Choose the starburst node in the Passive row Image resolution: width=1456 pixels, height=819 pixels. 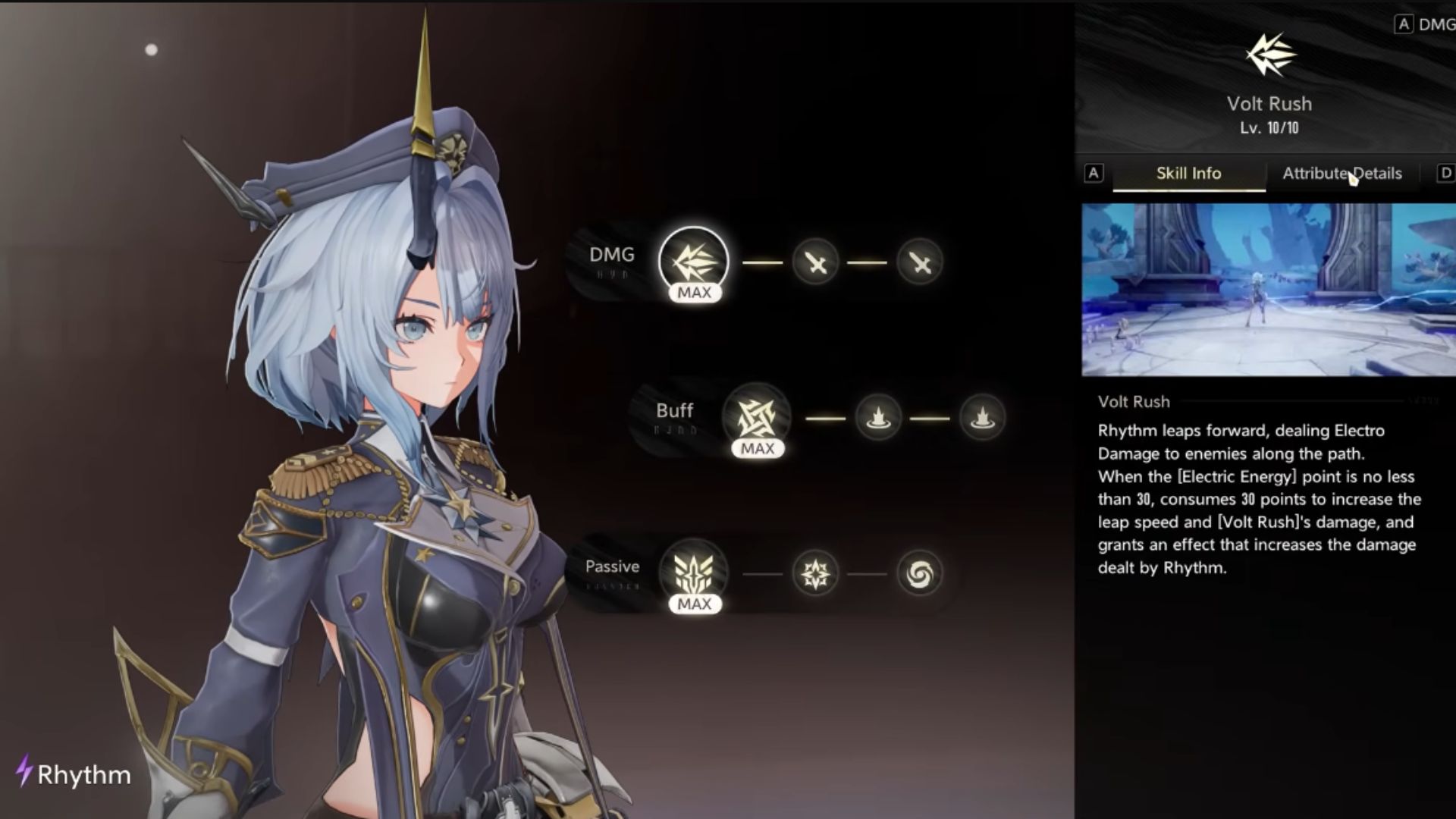click(815, 573)
